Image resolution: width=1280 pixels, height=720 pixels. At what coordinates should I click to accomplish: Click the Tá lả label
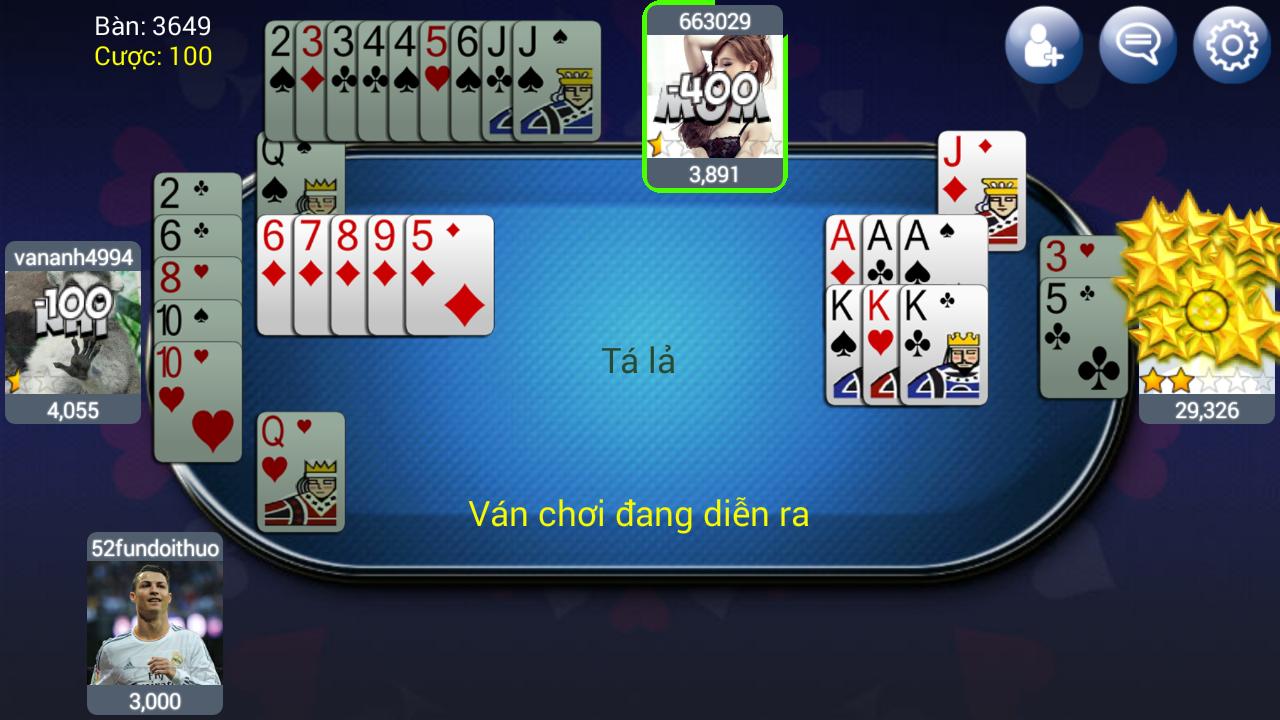click(641, 362)
